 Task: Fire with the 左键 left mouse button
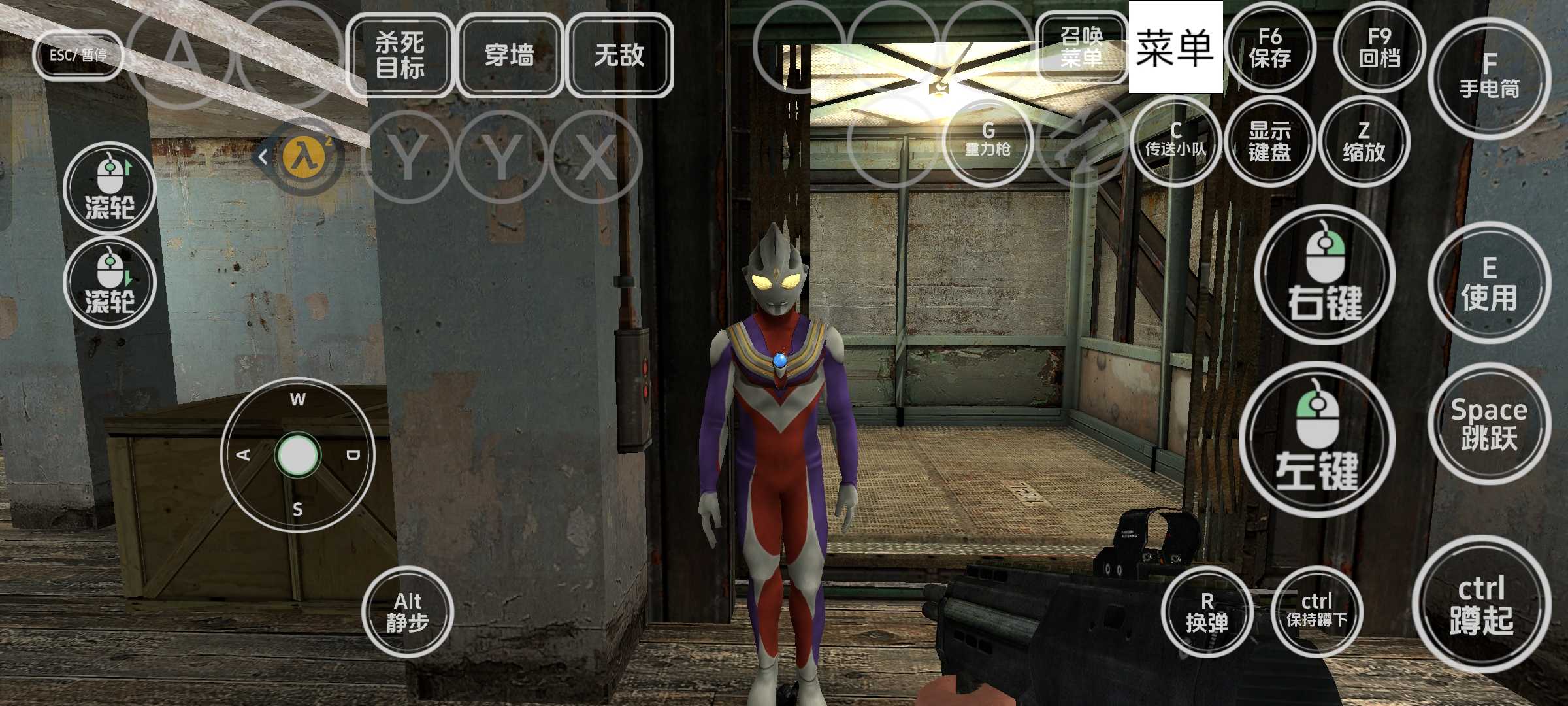tap(1316, 439)
